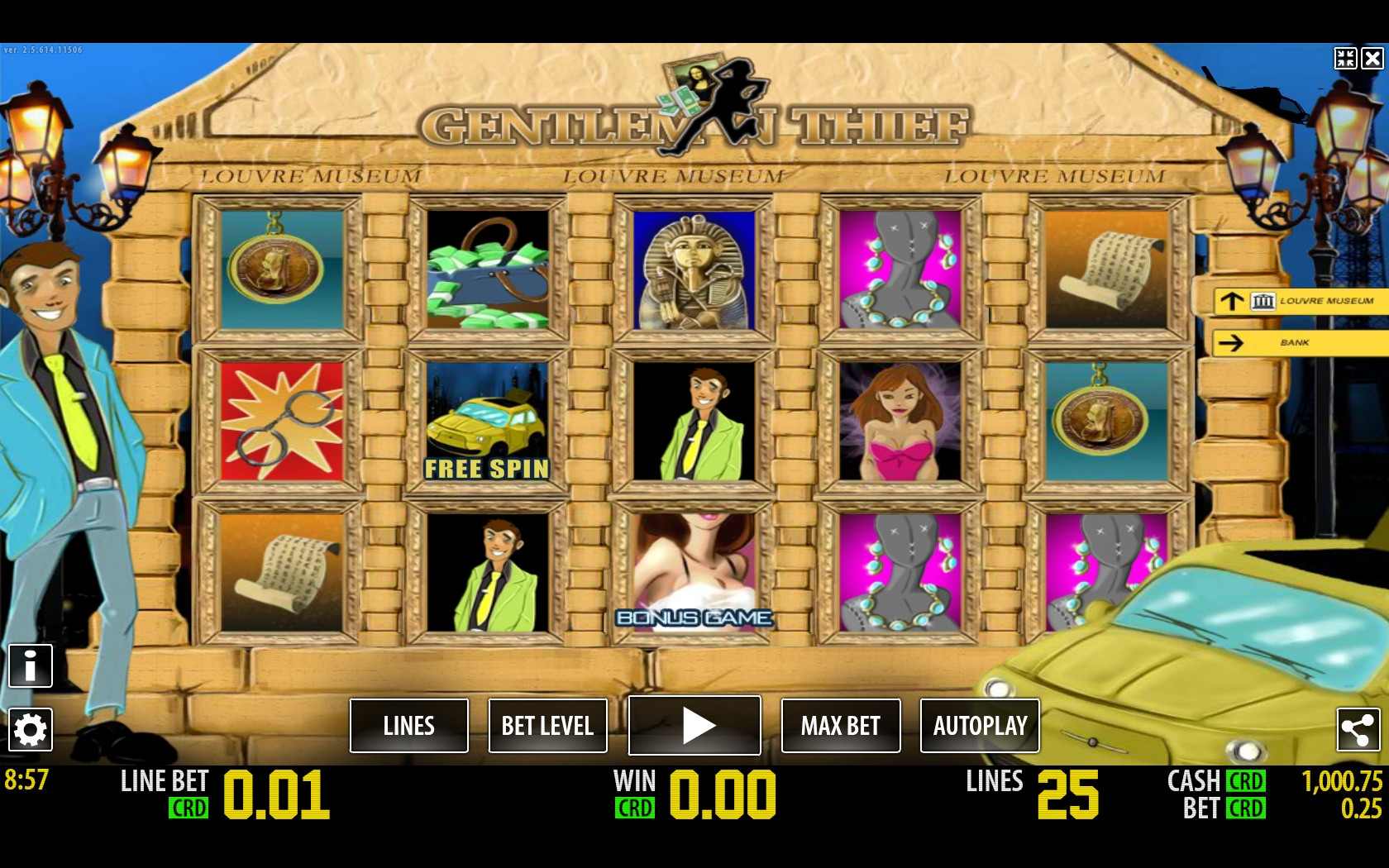The height and width of the screenshot is (868, 1389).
Task: Start Autoplay
Action: pyautogui.click(x=980, y=726)
